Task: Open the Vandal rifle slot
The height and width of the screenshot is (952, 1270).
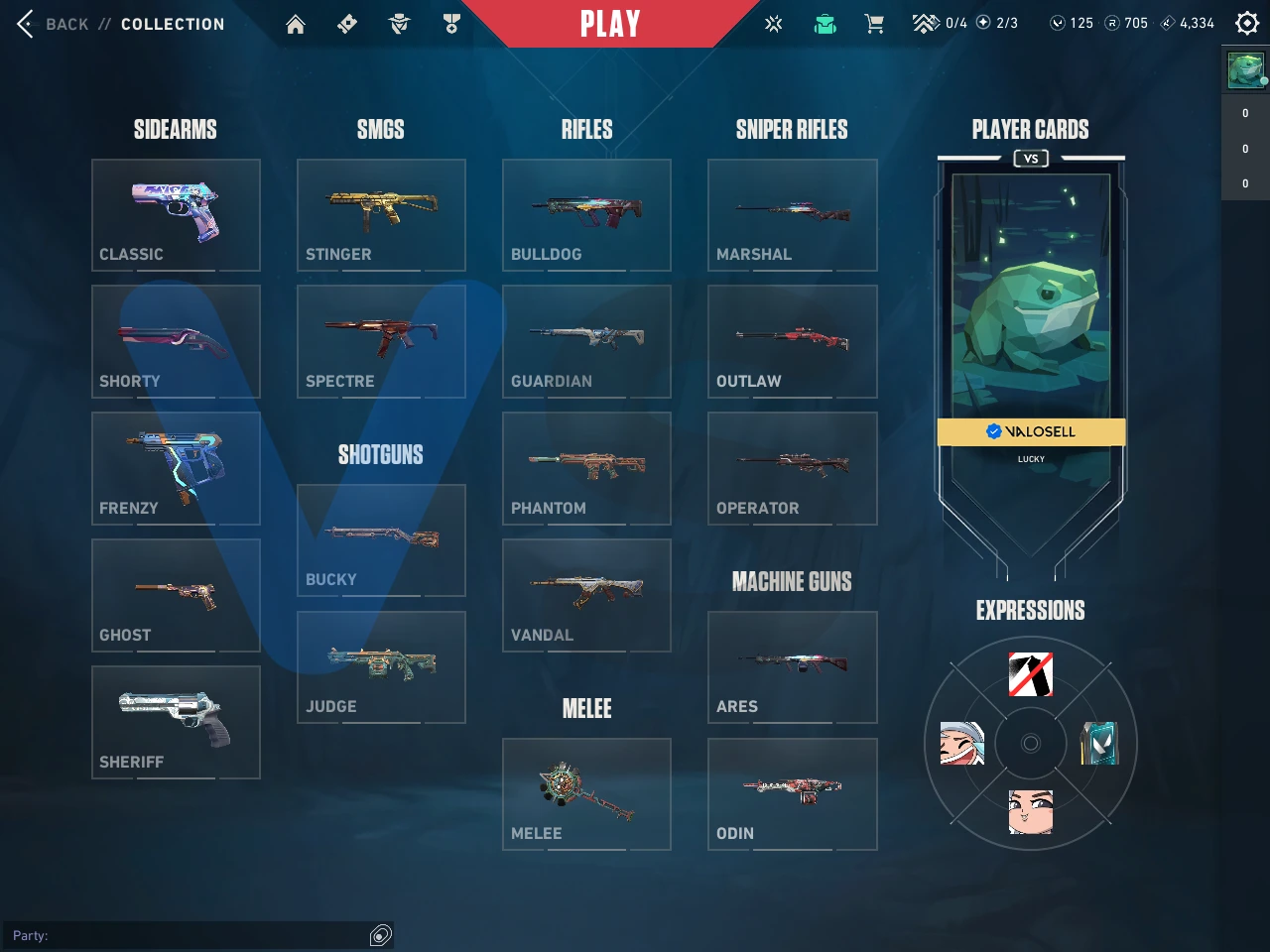Action: (x=586, y=595)
